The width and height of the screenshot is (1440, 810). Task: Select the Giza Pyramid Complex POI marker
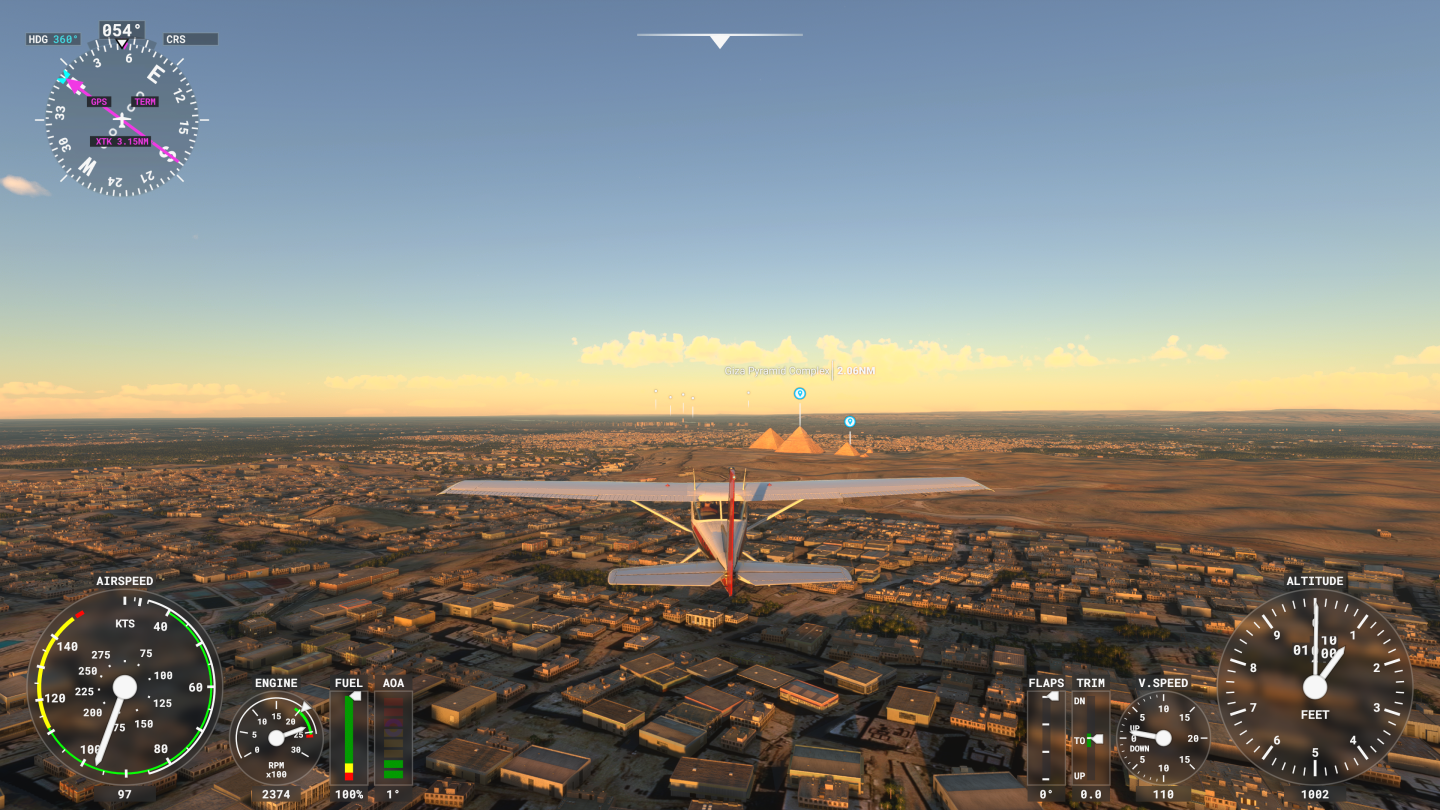coord(799,393)
